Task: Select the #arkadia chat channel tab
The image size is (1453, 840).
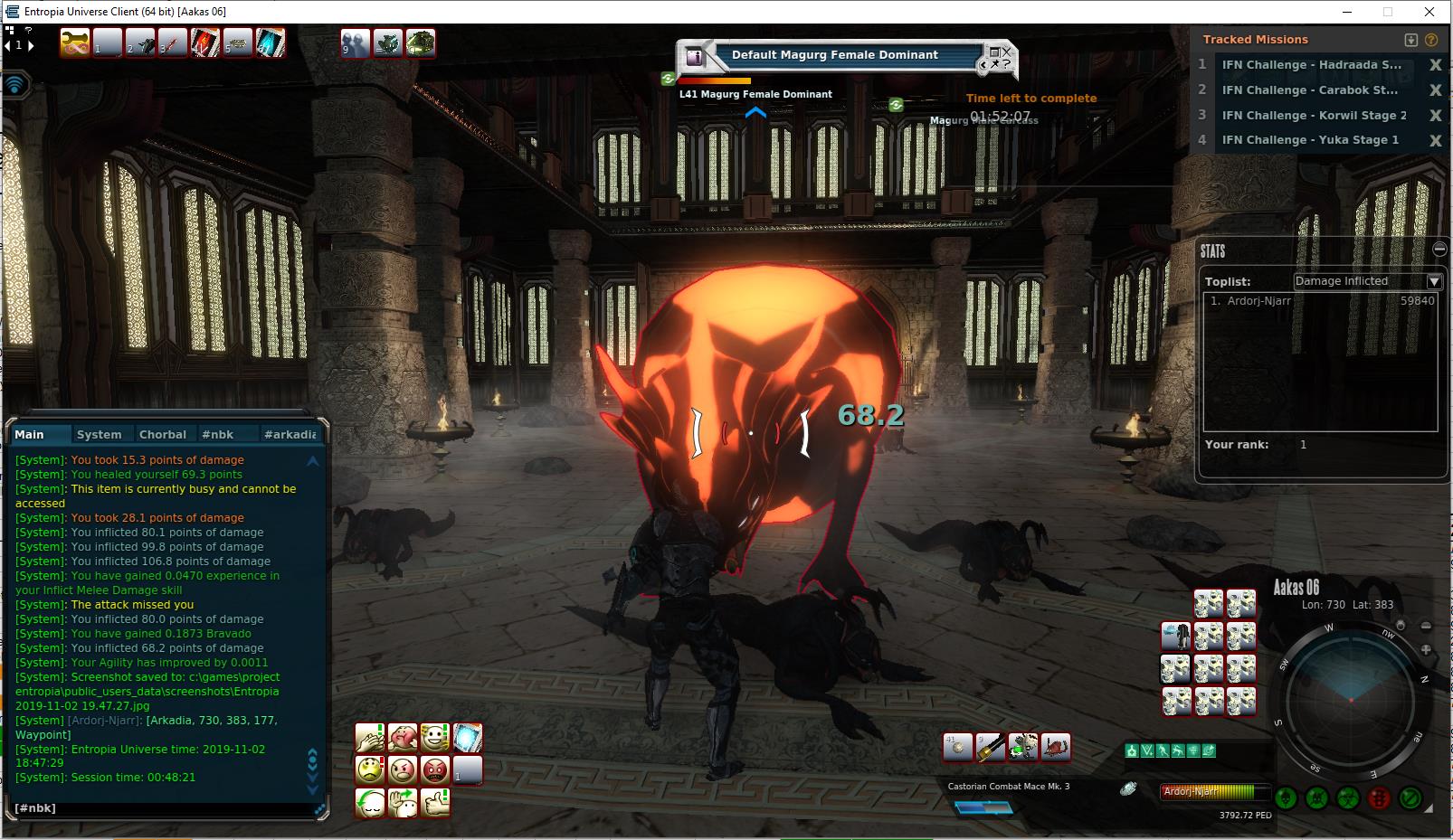Action: pos(290,435)
